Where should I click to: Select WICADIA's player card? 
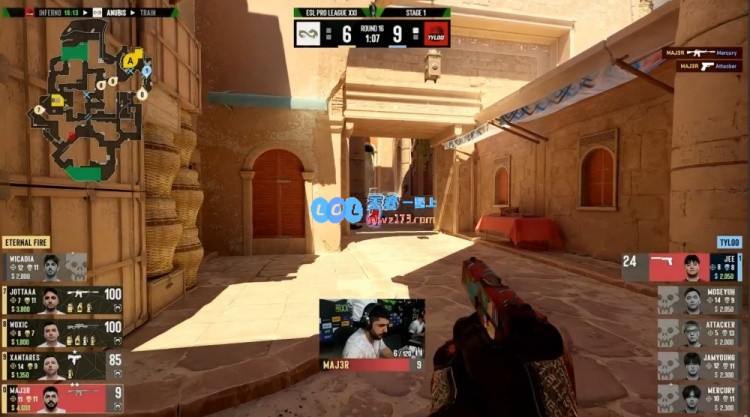point(45,266)
